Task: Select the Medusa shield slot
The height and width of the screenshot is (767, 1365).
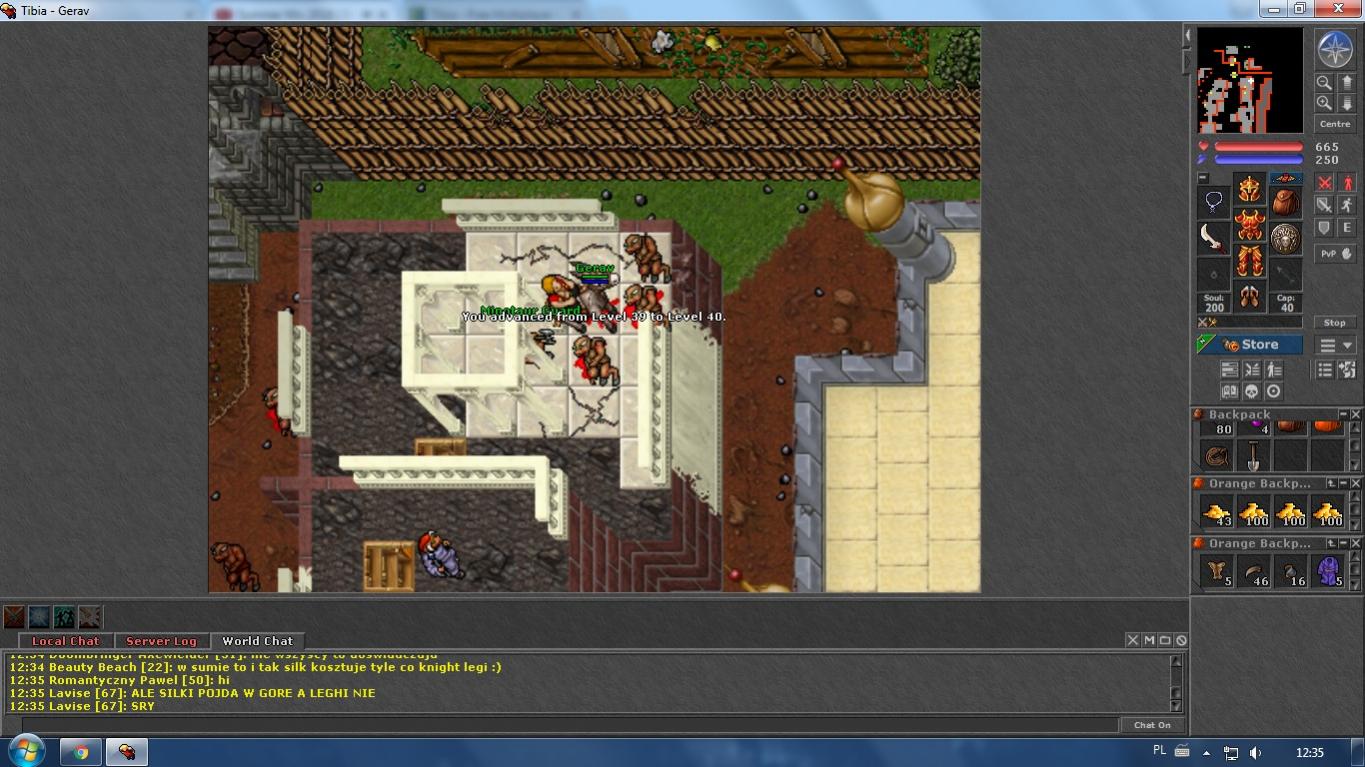Action: (x=1285, y=238)
